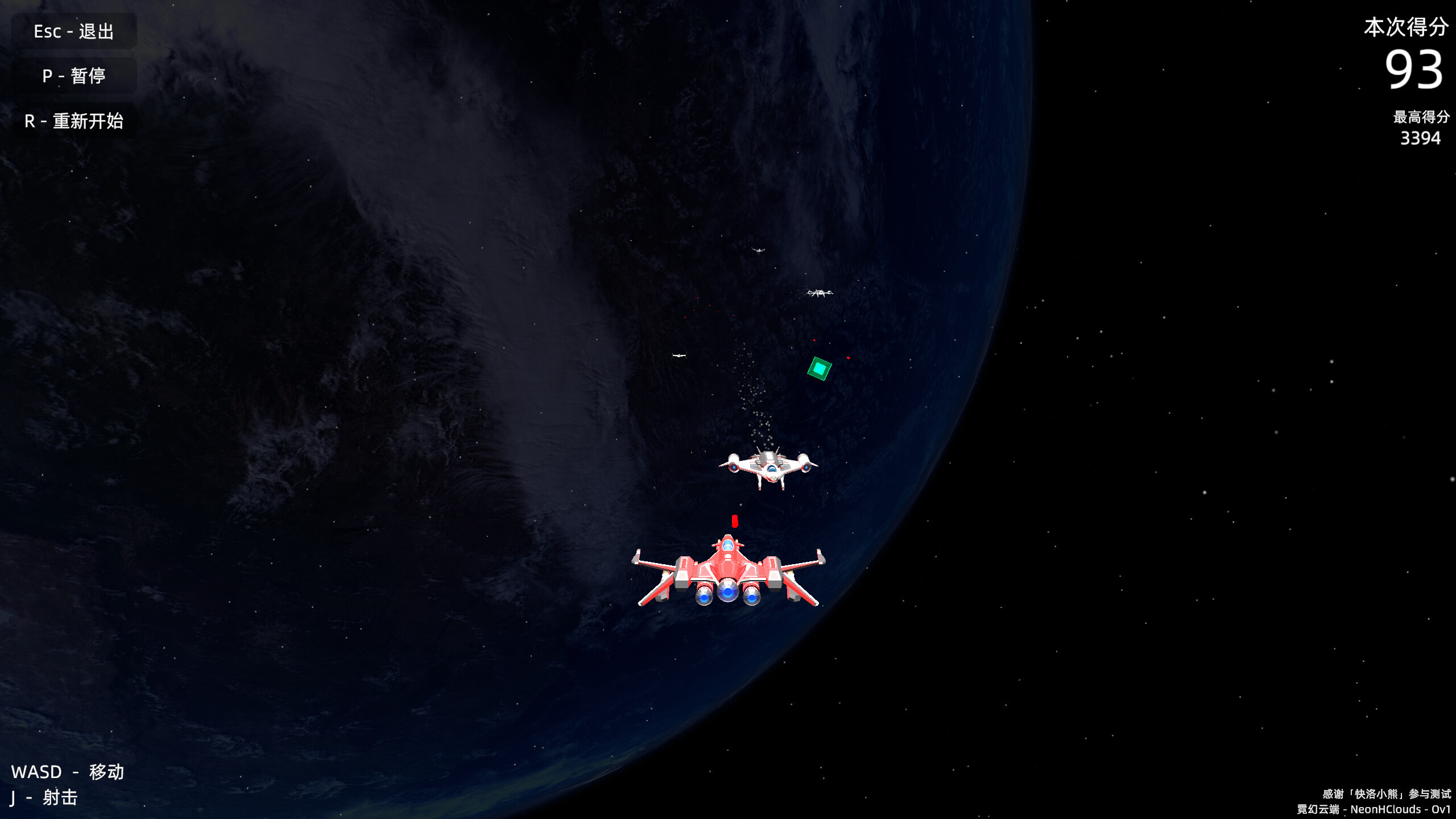
Task: Click 'R - 重新开始' to restart the game
Action: [73, 121]
